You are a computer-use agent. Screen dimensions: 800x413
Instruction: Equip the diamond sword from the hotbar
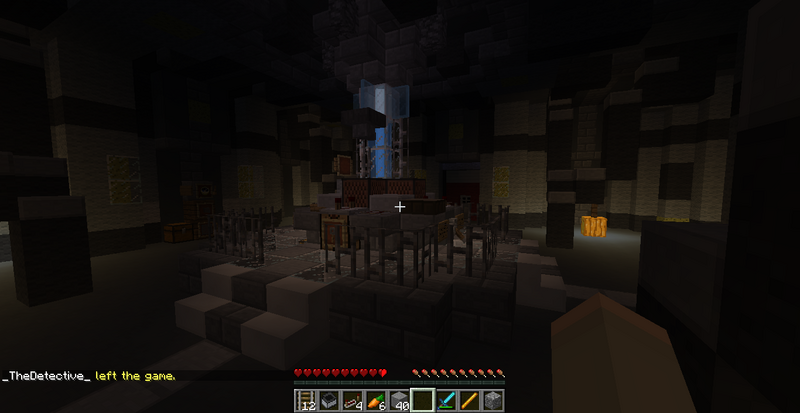coord(447,401)
